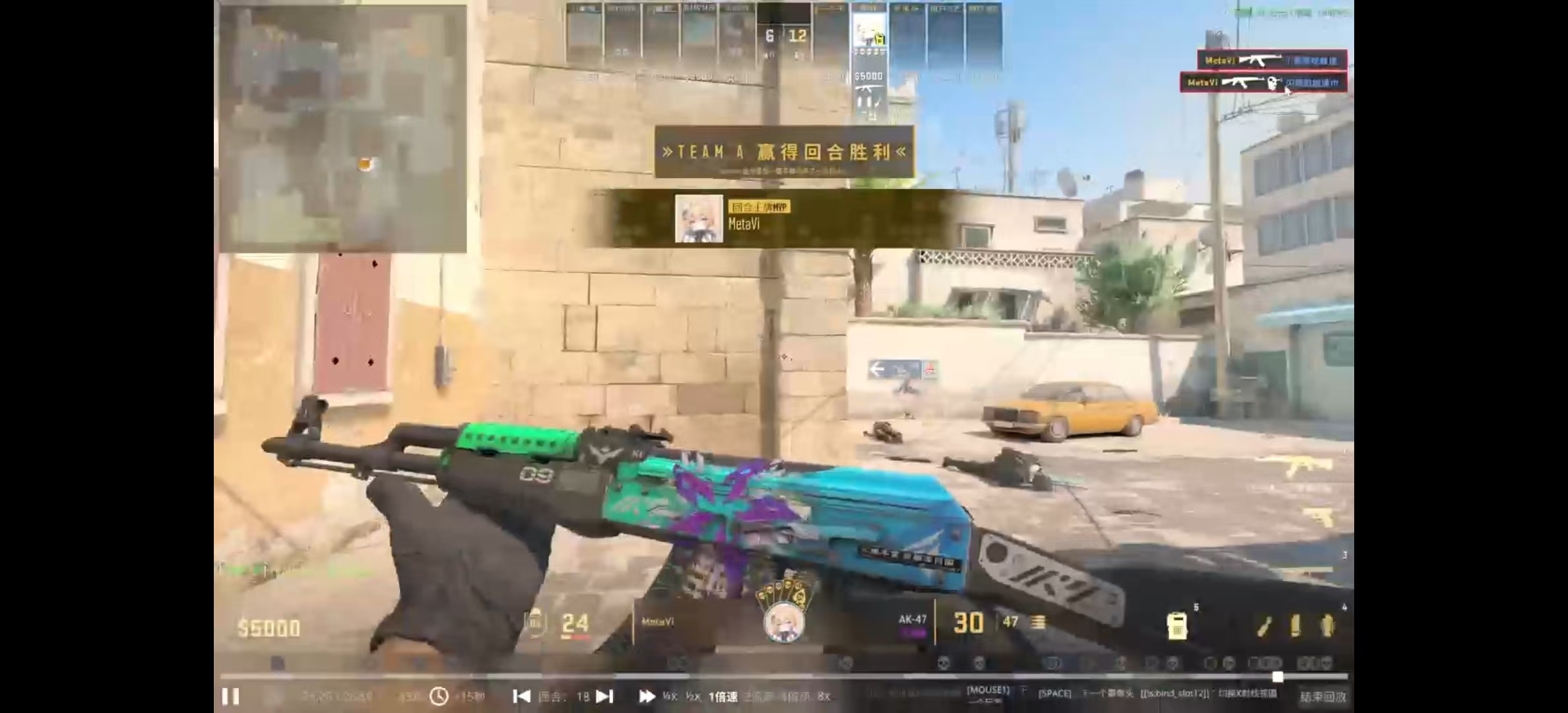Viewport: 1568px width, 713px height.
Task: End the replay with 结束回放
Action: 1323,696
